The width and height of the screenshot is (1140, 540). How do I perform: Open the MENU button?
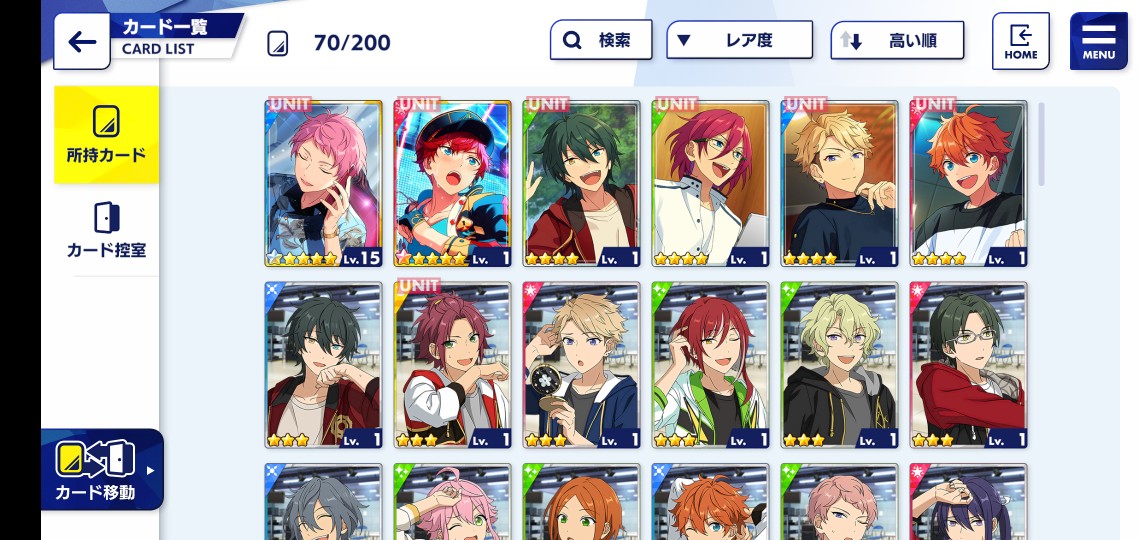tap(1098, 41)
